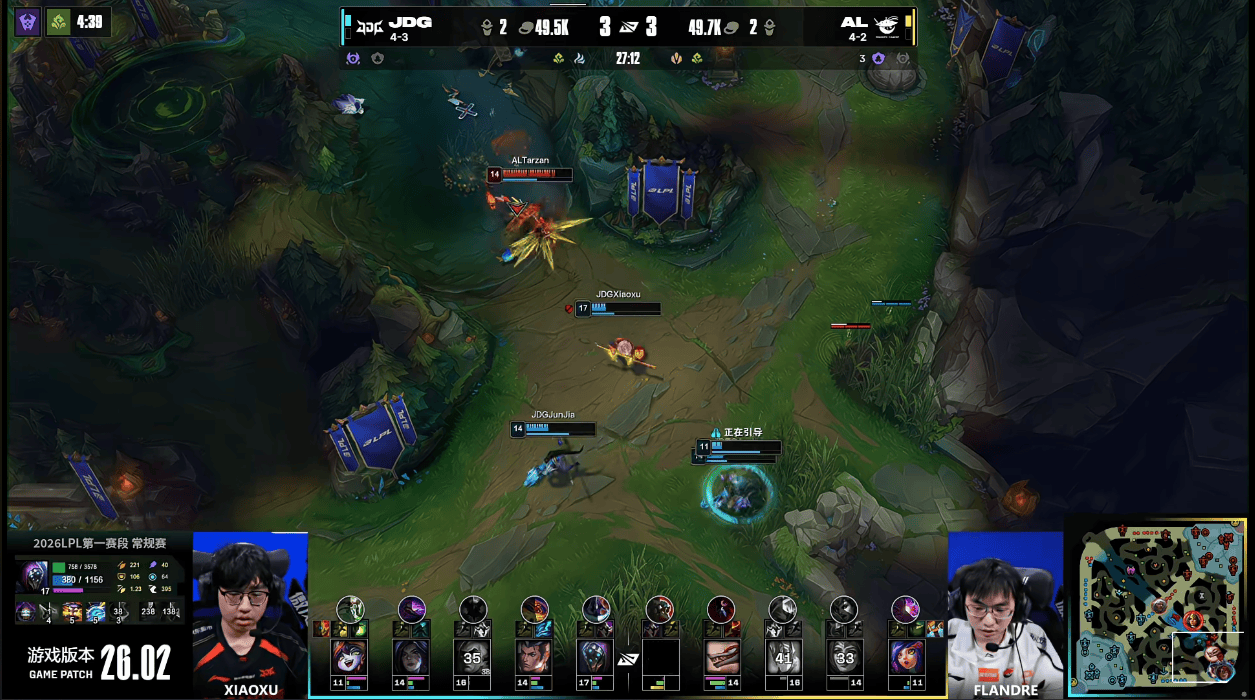
Task: Show the XIAOXU player camera feed
Action: [x=249, y=608]
